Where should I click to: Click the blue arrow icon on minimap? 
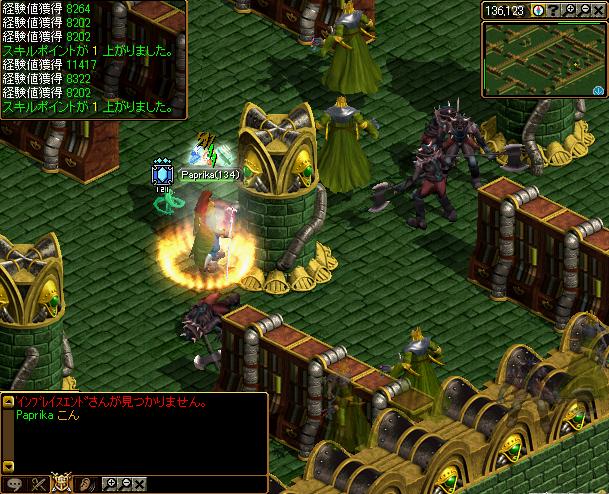coord(597,88)
